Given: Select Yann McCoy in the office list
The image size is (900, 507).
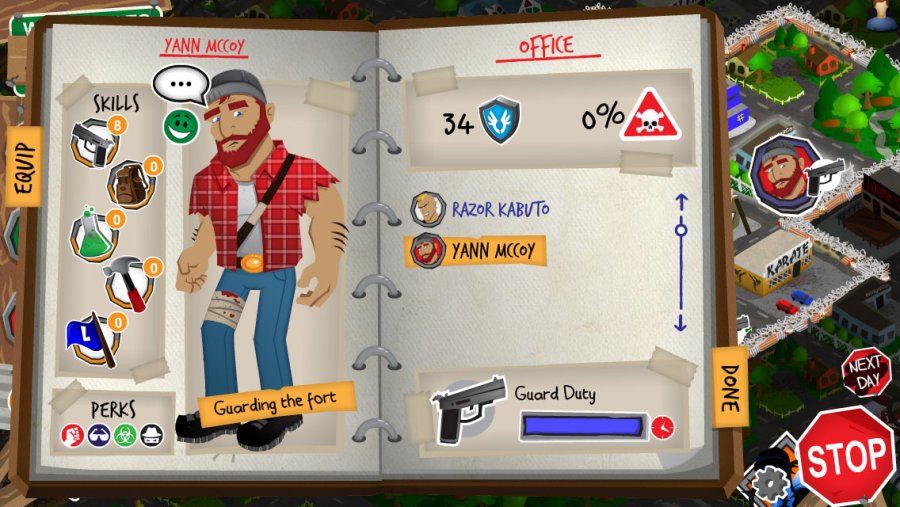Looking at the screenshot, I should point(475,250).
